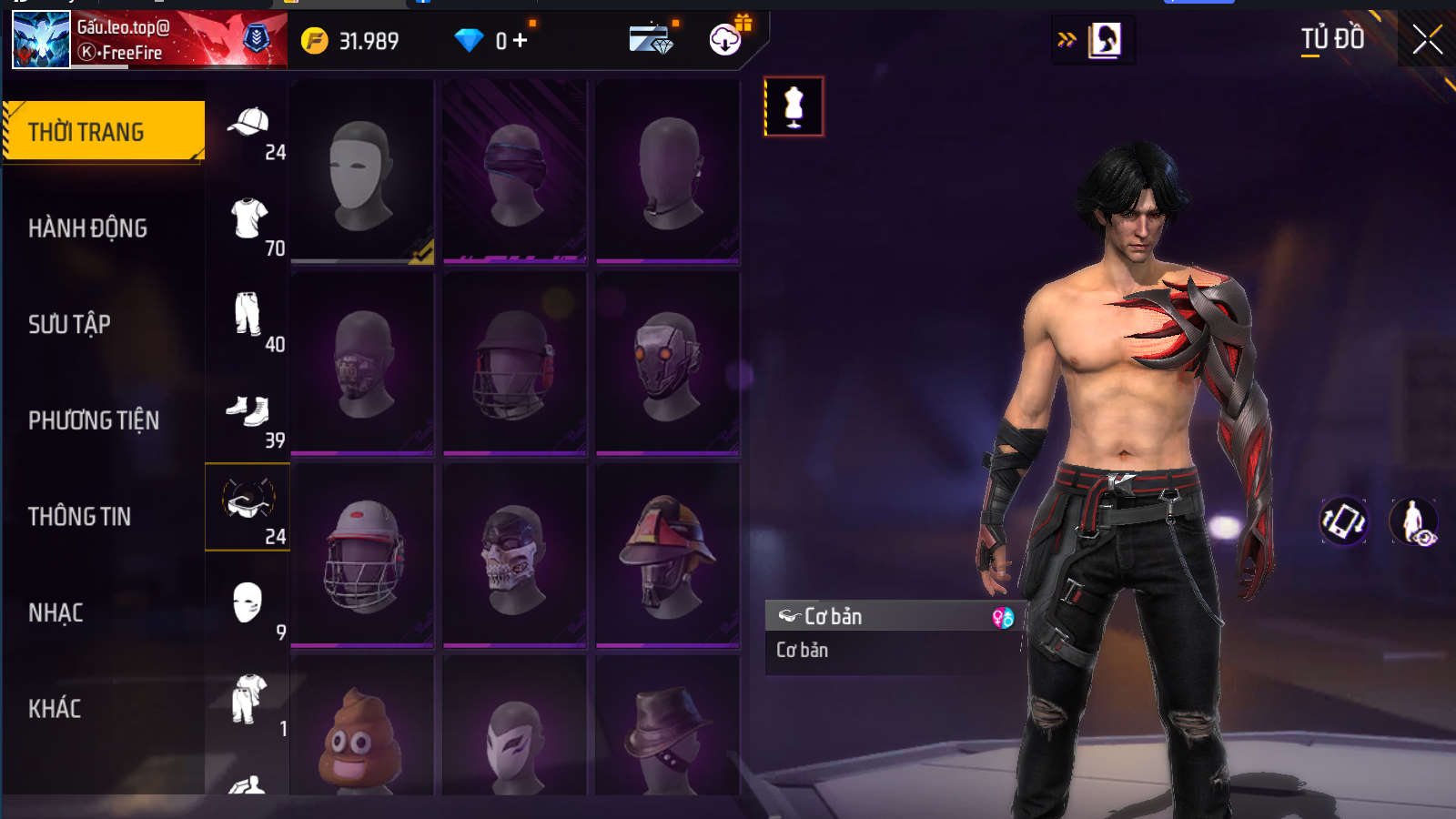Viewport: 1456px width, 819px height.
Task: Pick the red cricket helmet item
Action: point(361,555)
